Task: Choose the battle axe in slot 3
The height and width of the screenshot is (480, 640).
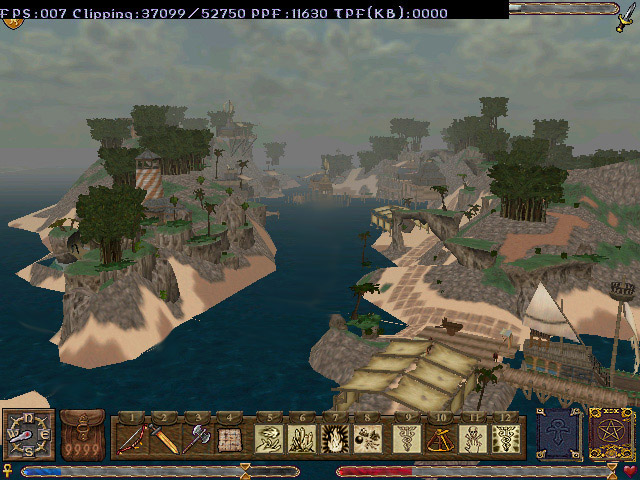Action: tap(198, 439)
